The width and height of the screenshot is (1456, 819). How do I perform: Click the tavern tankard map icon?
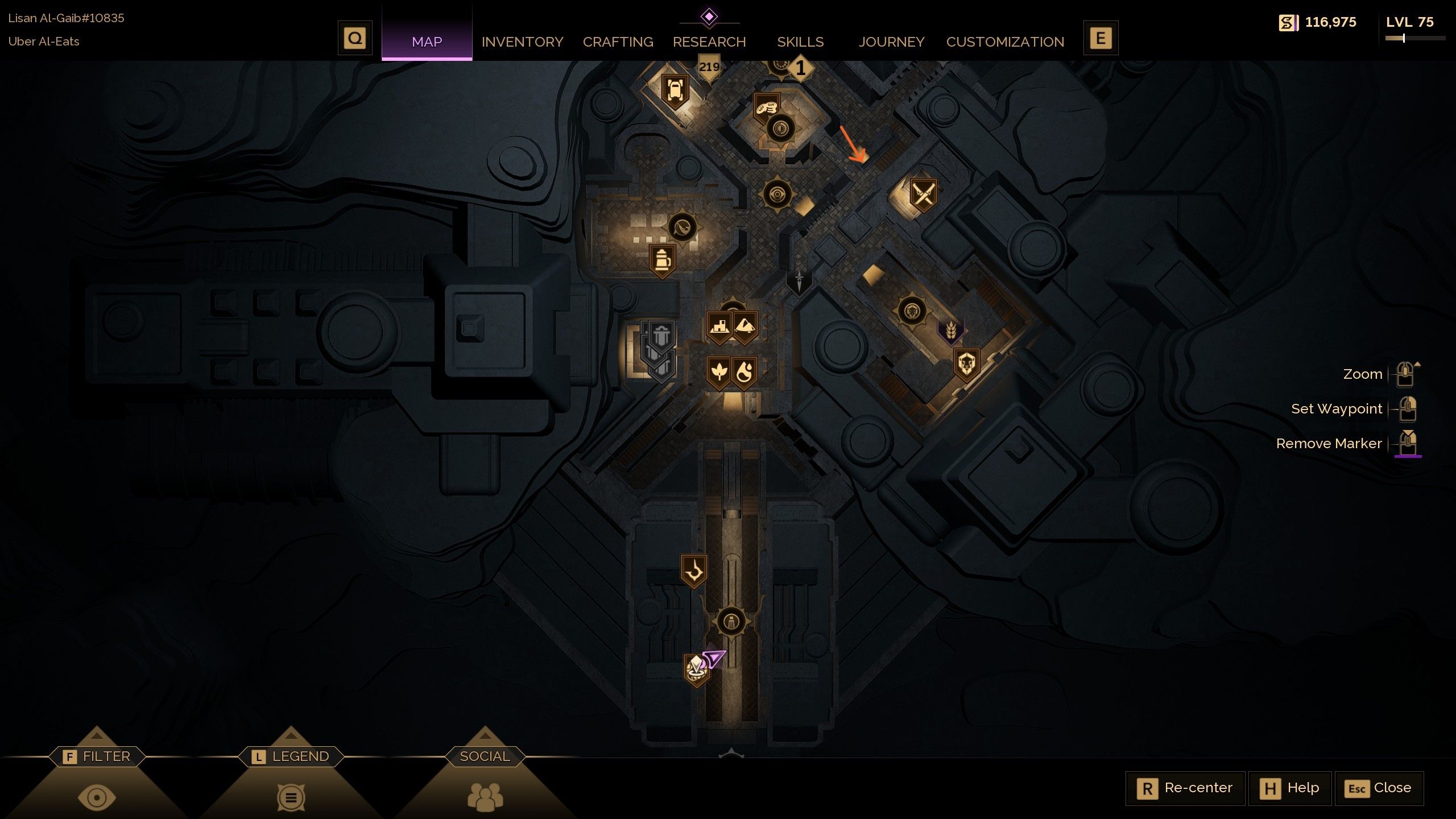(x=661, y=259)
